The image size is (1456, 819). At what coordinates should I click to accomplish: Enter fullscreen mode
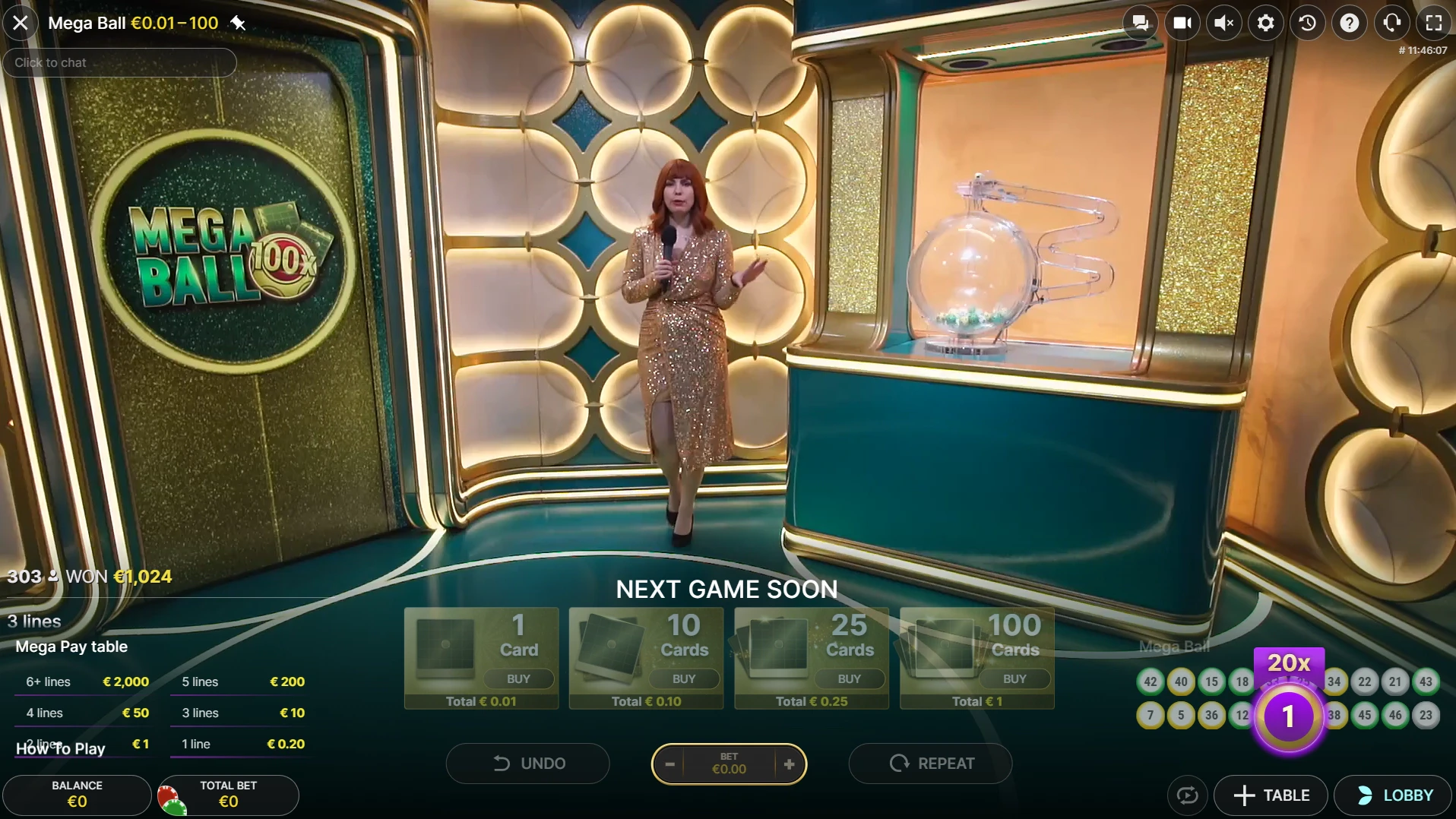pyautogui.click(x=1433, y=23)
